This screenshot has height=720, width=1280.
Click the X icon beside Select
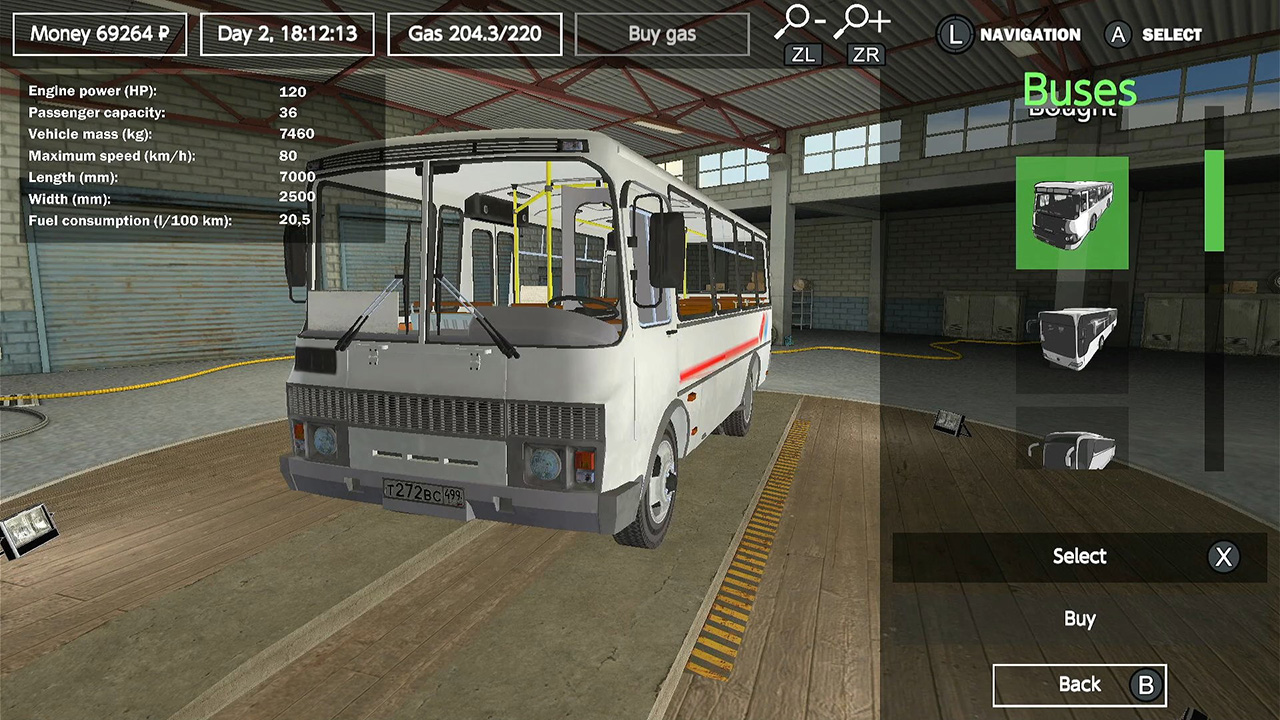[1224, 557]
